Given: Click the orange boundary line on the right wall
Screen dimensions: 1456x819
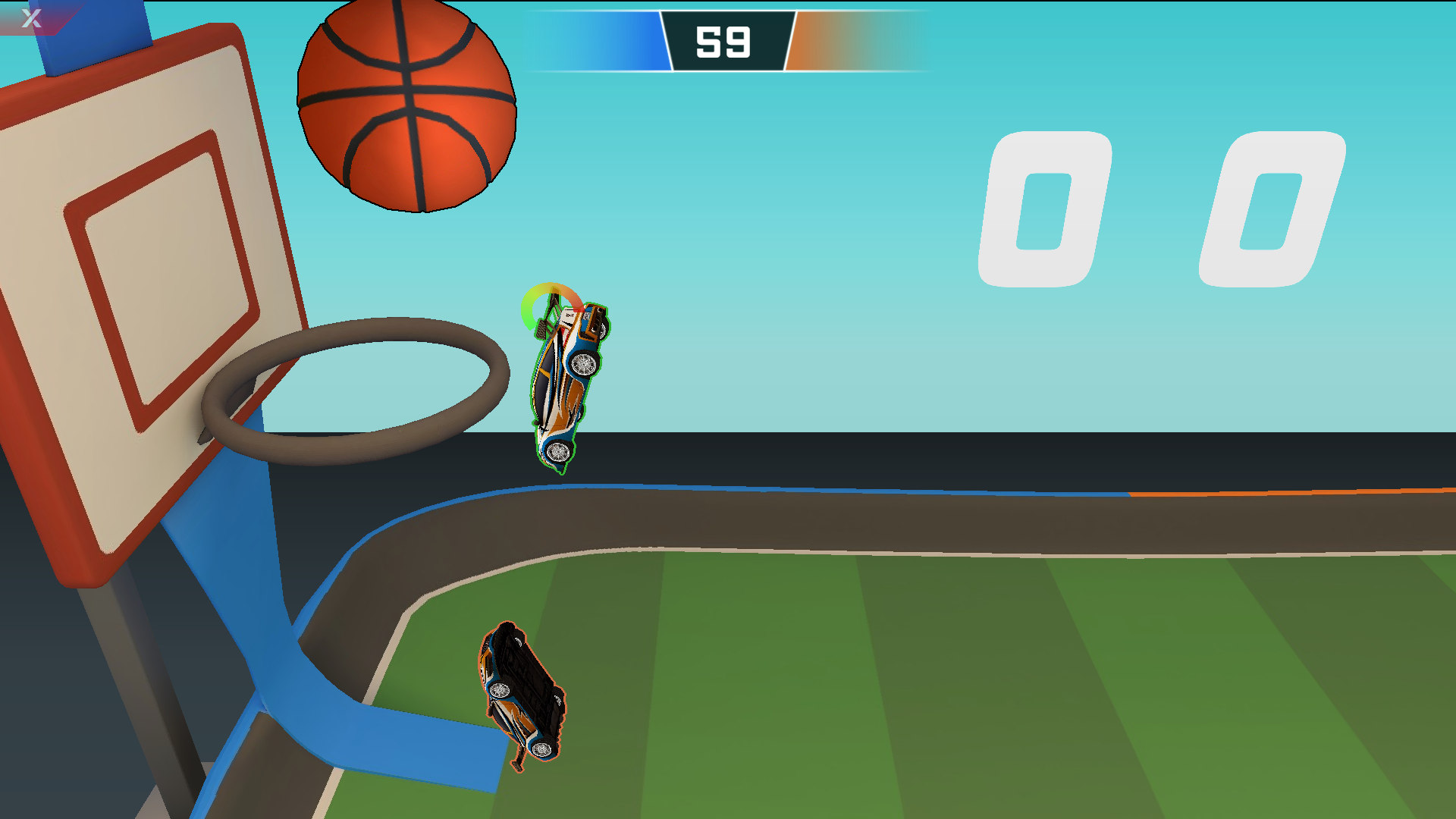Looking at the screenshot, I should [x=1289, y=493].
